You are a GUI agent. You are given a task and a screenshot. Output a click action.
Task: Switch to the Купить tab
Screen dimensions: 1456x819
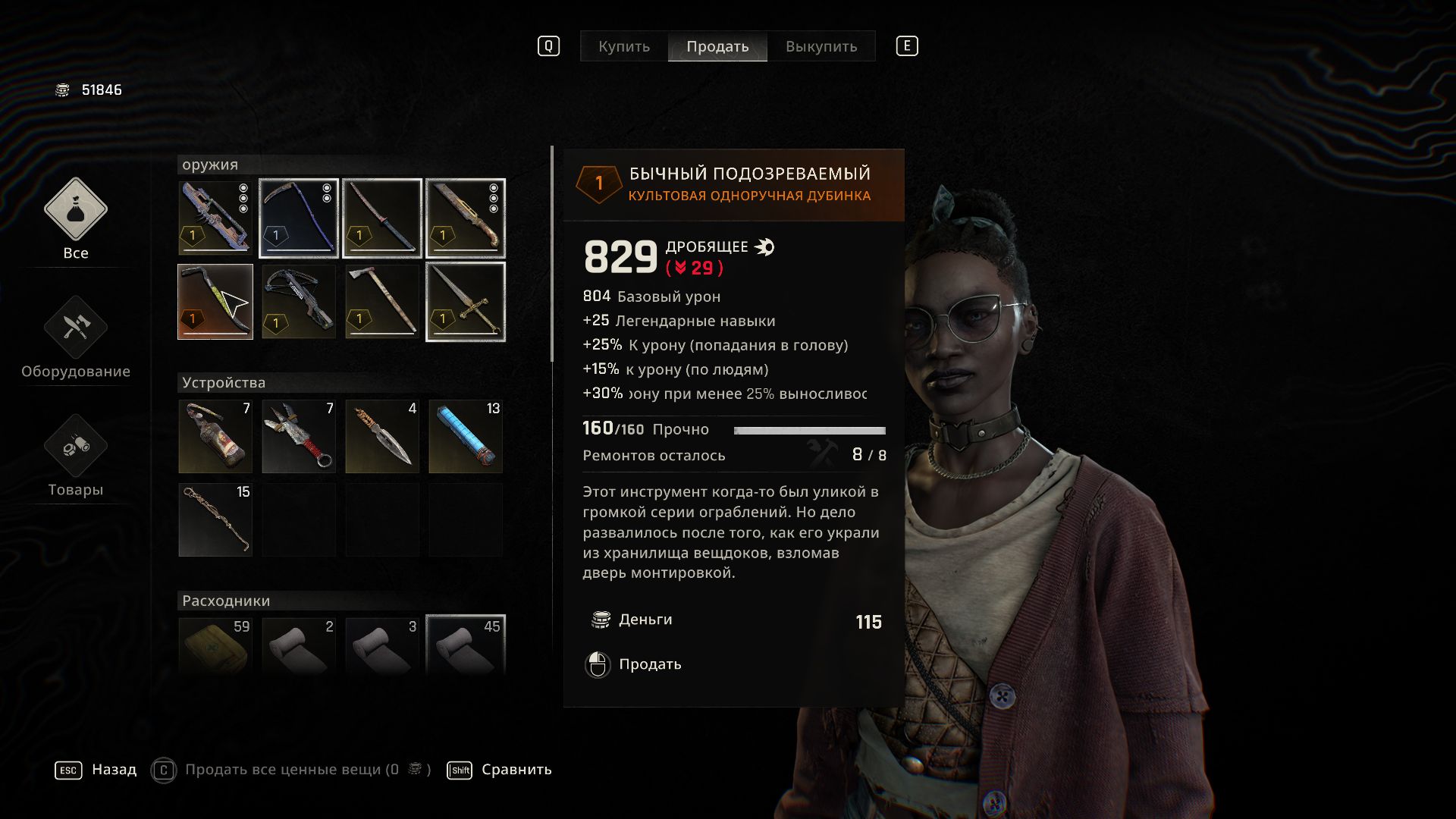tap(623, 46)
